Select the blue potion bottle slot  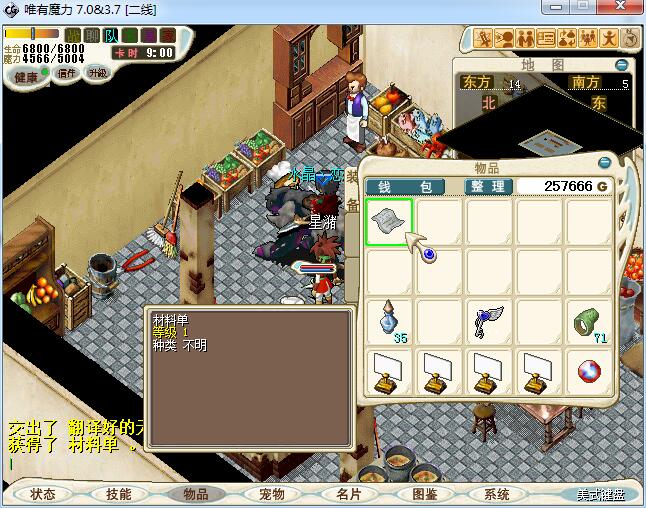(x=388, y=321)
